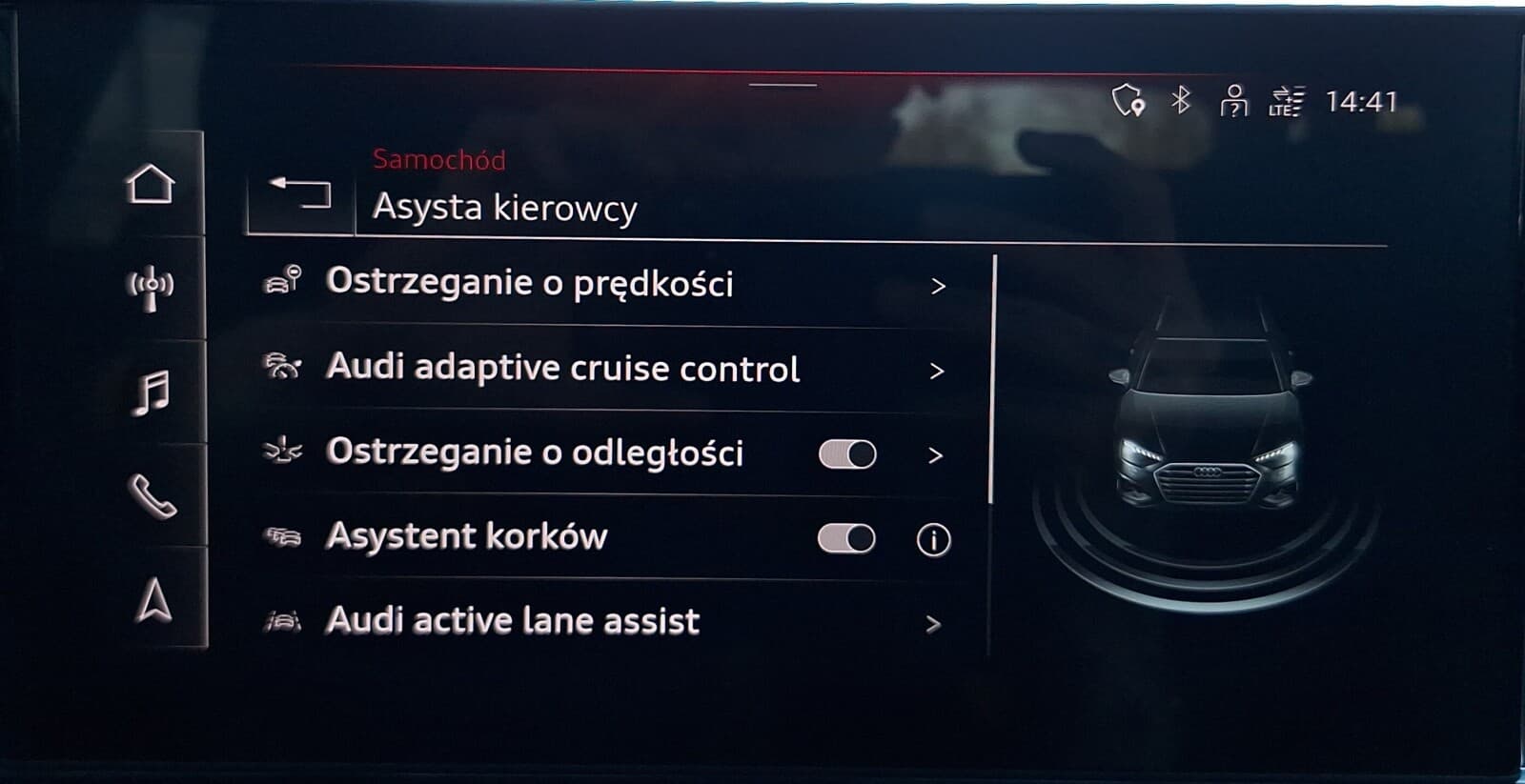
Task: Show info for Asystent korków
Action: (933, 540)
